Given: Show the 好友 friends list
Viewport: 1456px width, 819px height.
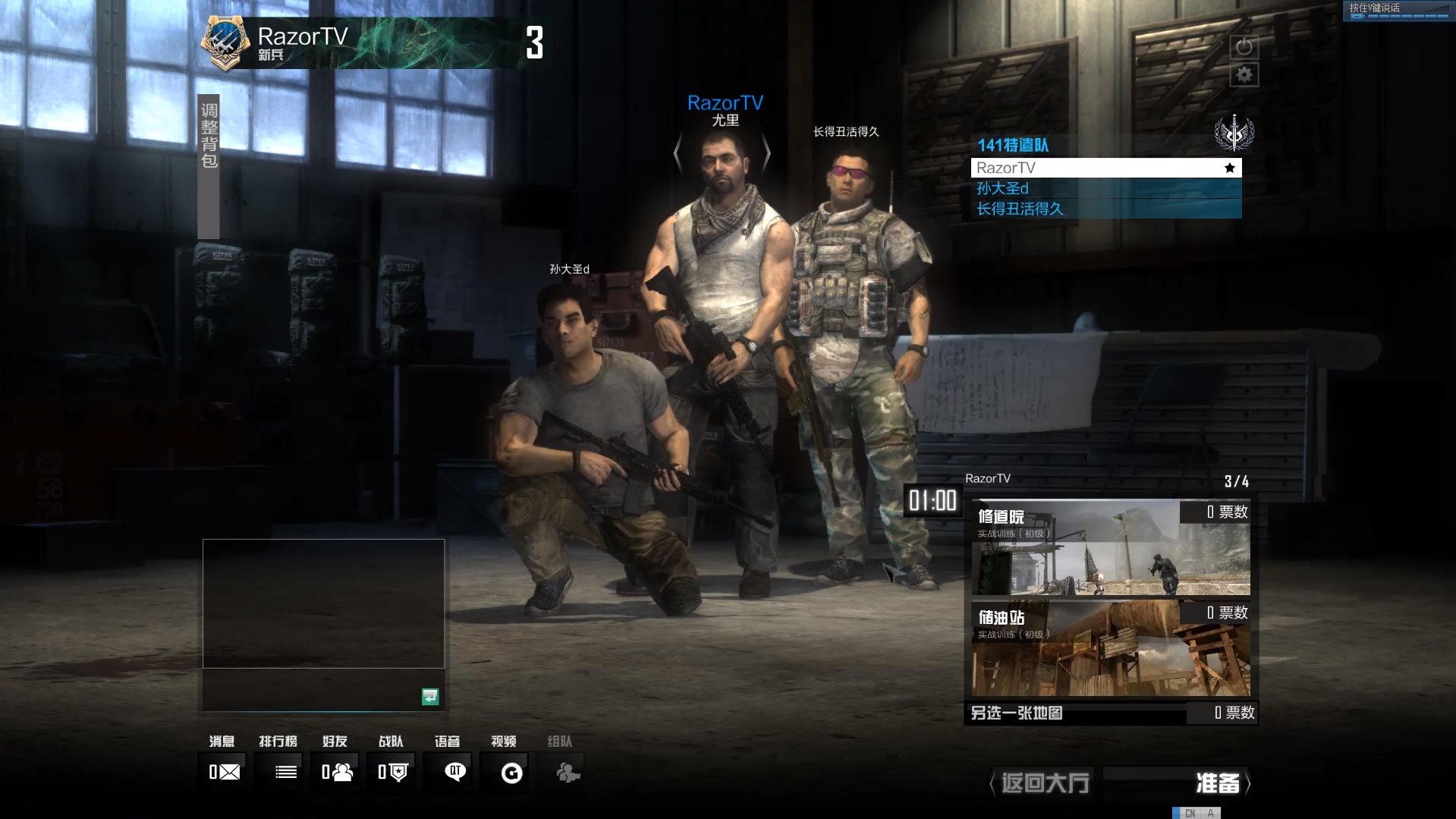Looking at the screenshot, I should [x=338, y=772].
